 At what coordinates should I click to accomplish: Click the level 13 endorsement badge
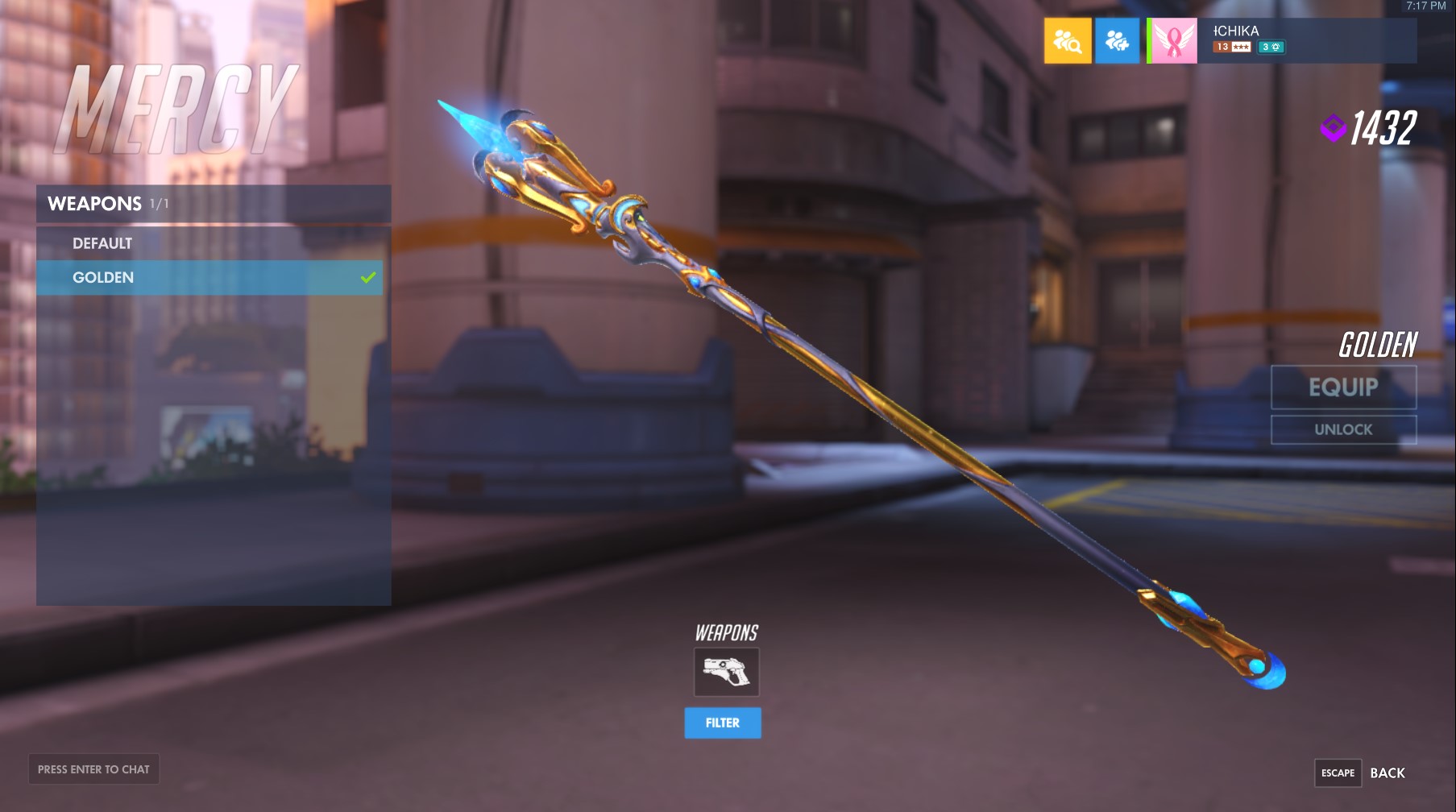[x=1222, y=47]
